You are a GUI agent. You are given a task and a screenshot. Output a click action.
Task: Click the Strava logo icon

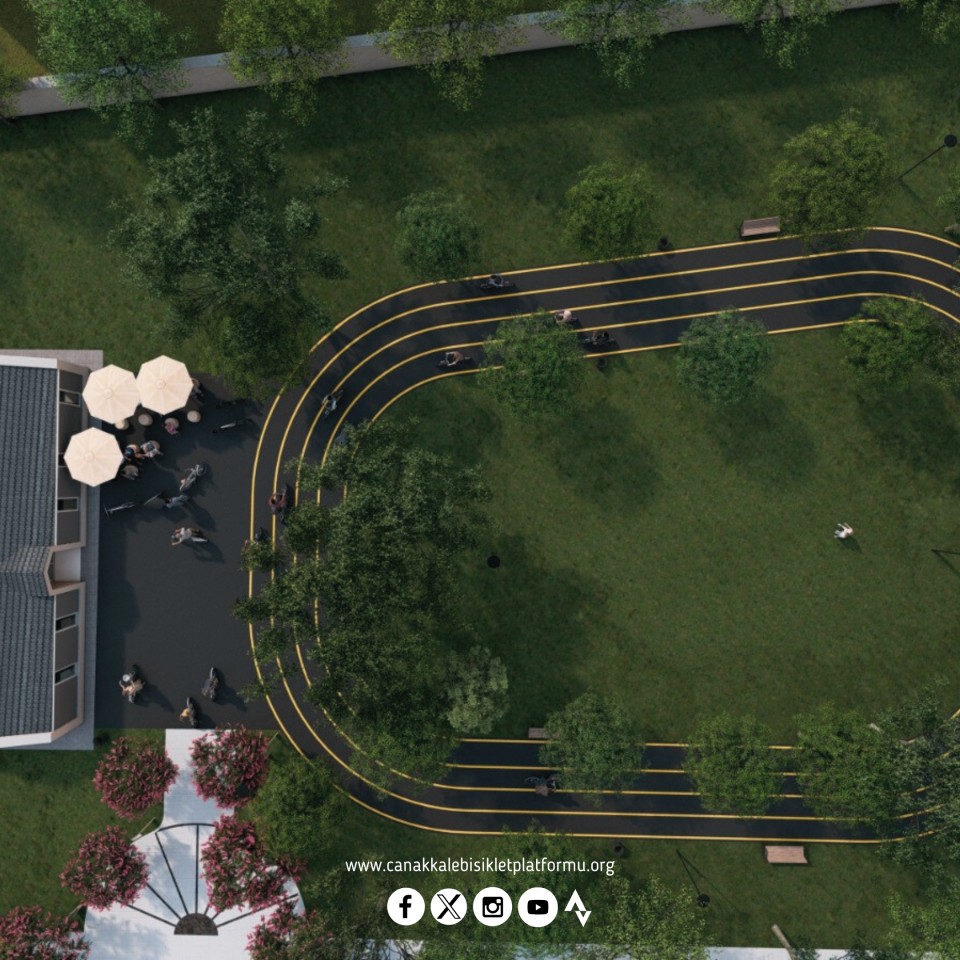pos(578,907)
